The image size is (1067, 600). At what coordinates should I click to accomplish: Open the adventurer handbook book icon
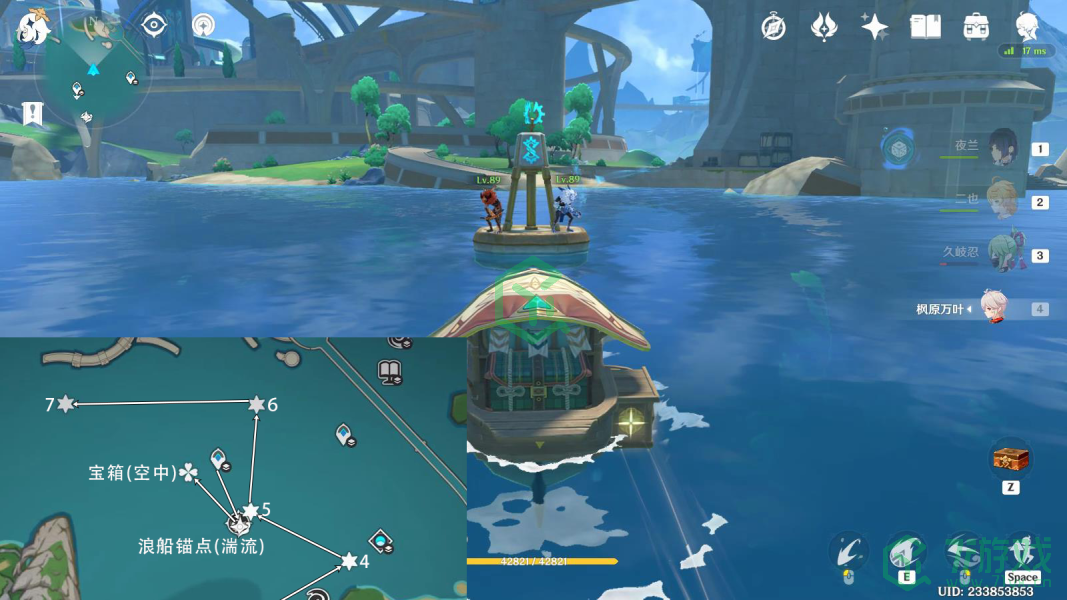(x=925, y=27)
